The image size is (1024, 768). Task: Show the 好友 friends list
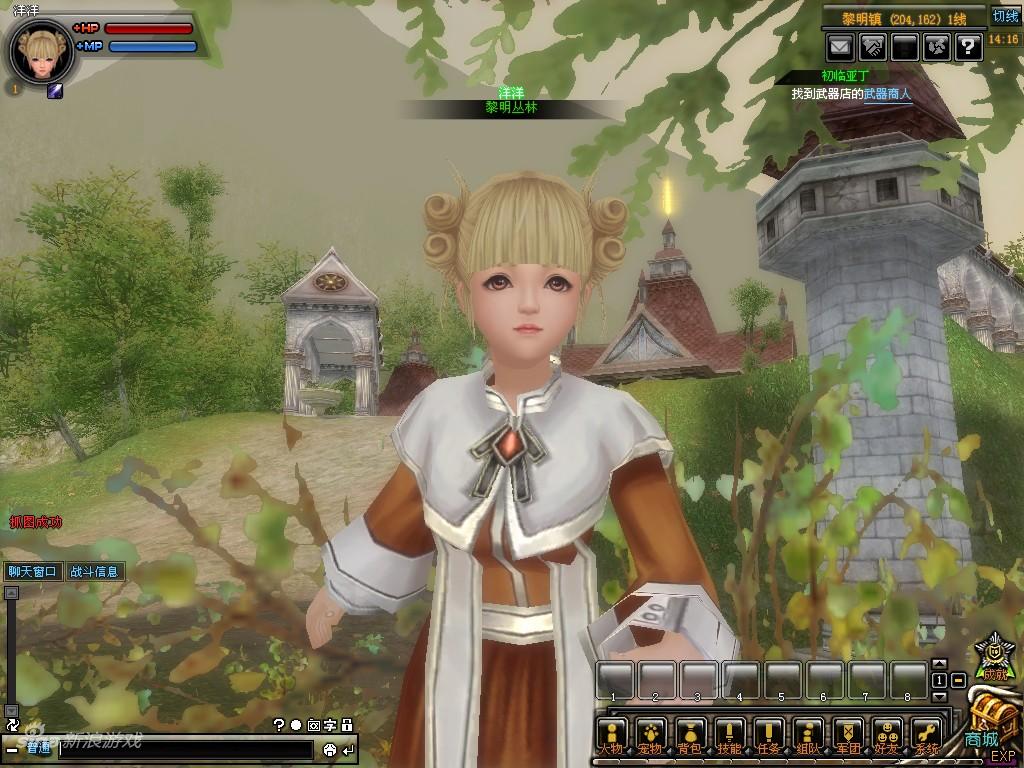click(887, 735)
